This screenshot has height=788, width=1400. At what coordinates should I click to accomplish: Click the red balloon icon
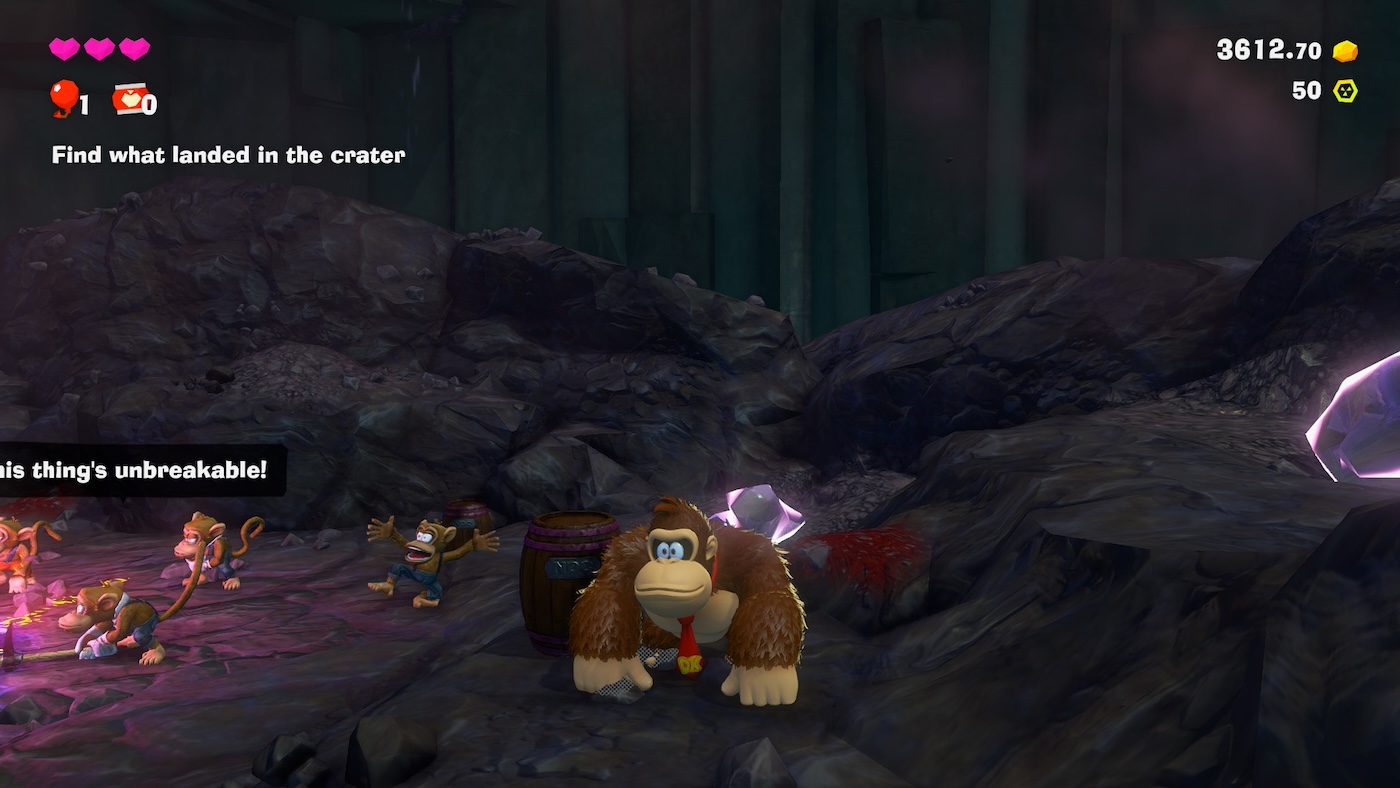(x=64, y=97)
